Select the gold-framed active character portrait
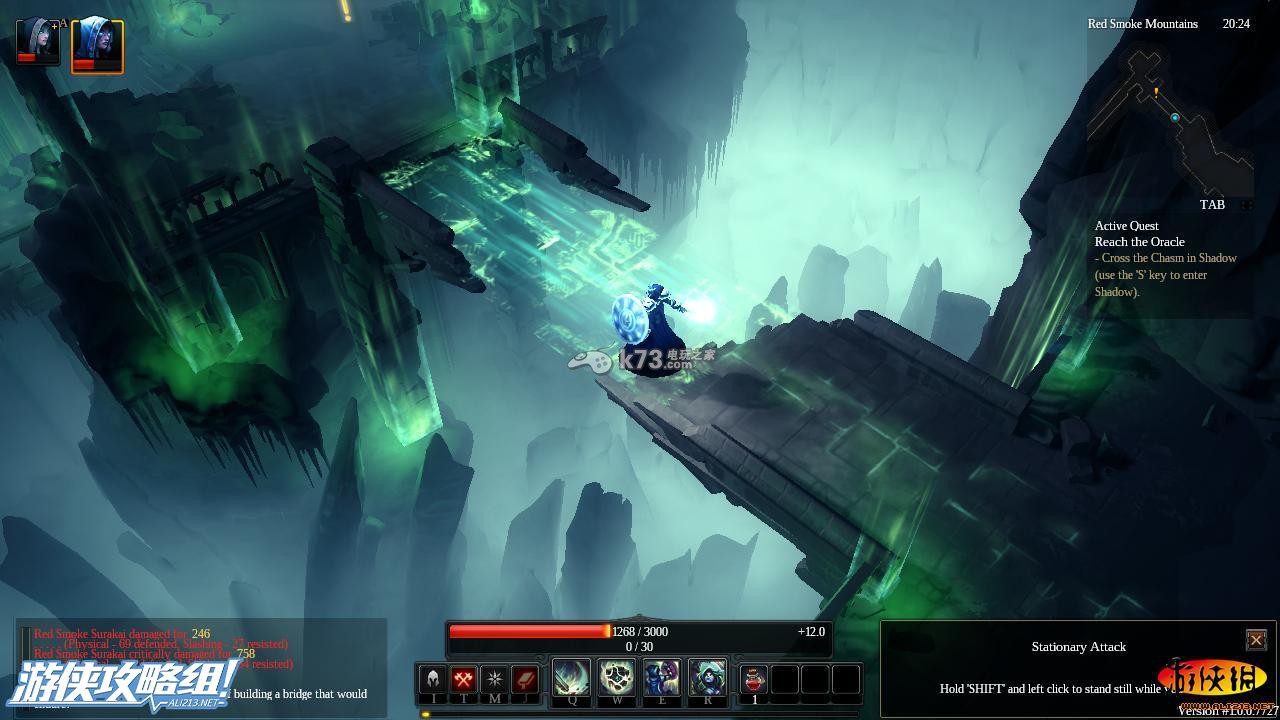 [x=97, y=45]
